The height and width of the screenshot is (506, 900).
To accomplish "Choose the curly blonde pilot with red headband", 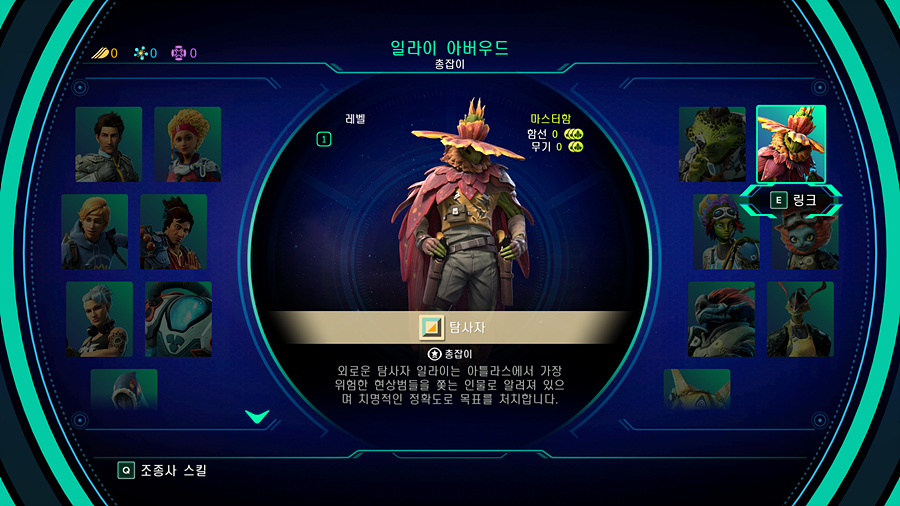I will 187,144.
